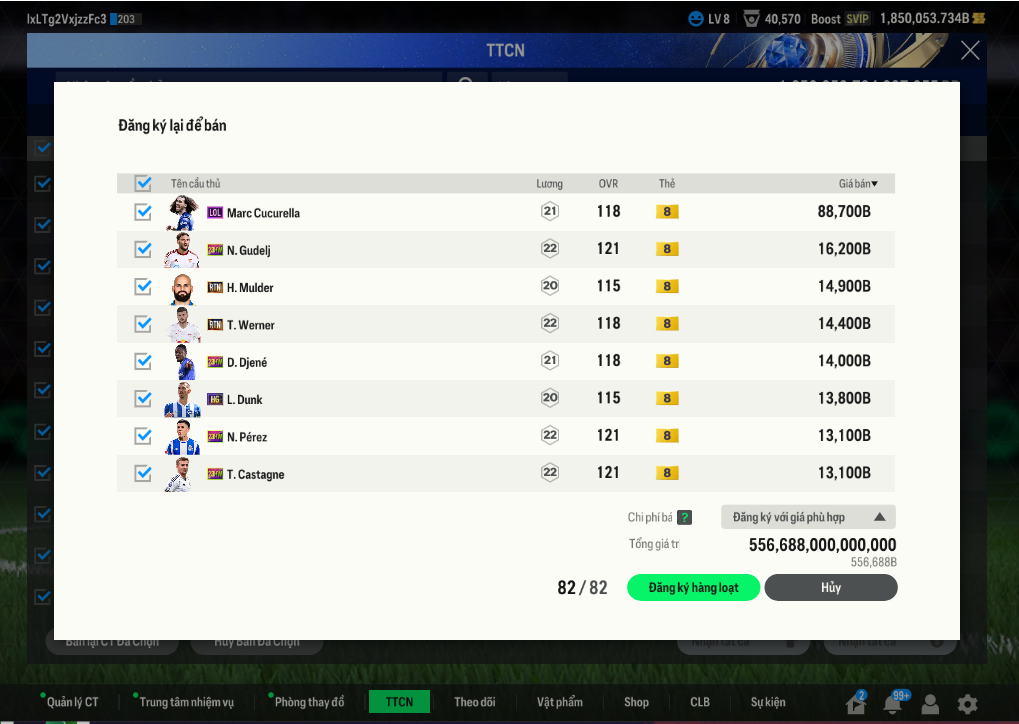Image resolution: width=1019 pixels, height=724 pixels.
Task: Uncheck Marc Cucurella's checkbox
Action: [143, 212]
